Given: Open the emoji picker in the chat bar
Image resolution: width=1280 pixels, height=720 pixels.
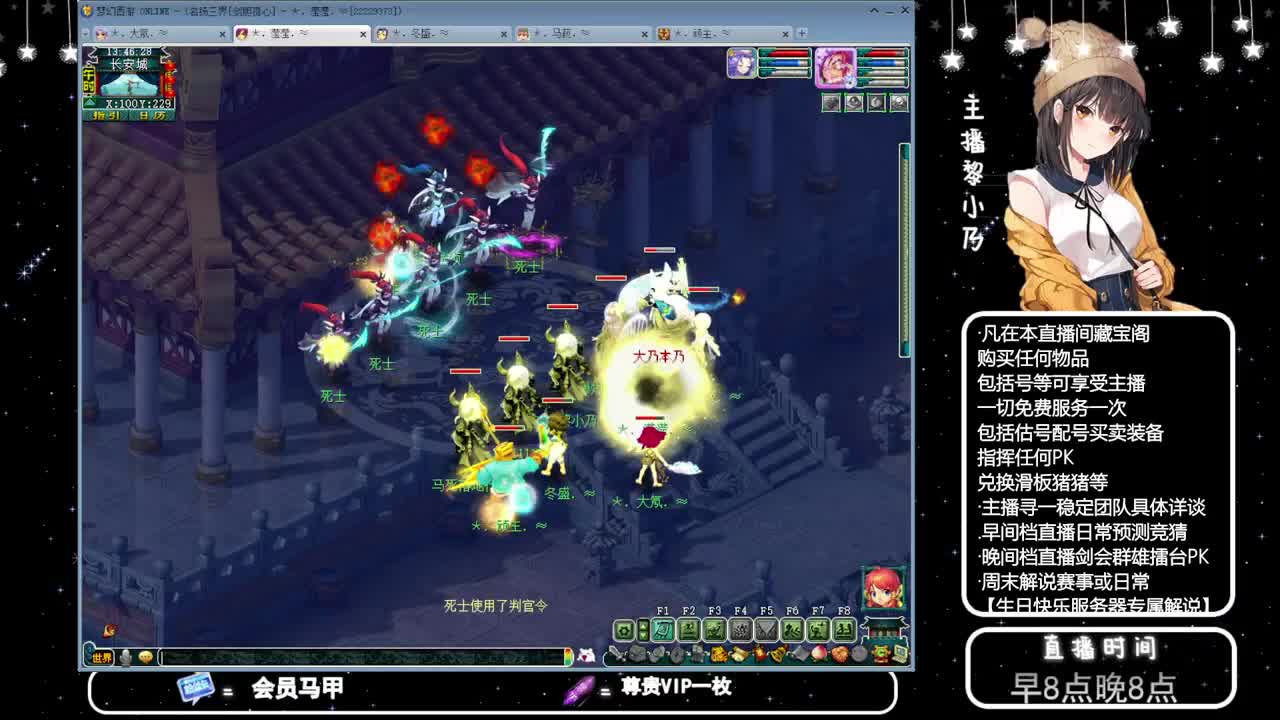Looking at the screenshot, I should tap(145, 657).
